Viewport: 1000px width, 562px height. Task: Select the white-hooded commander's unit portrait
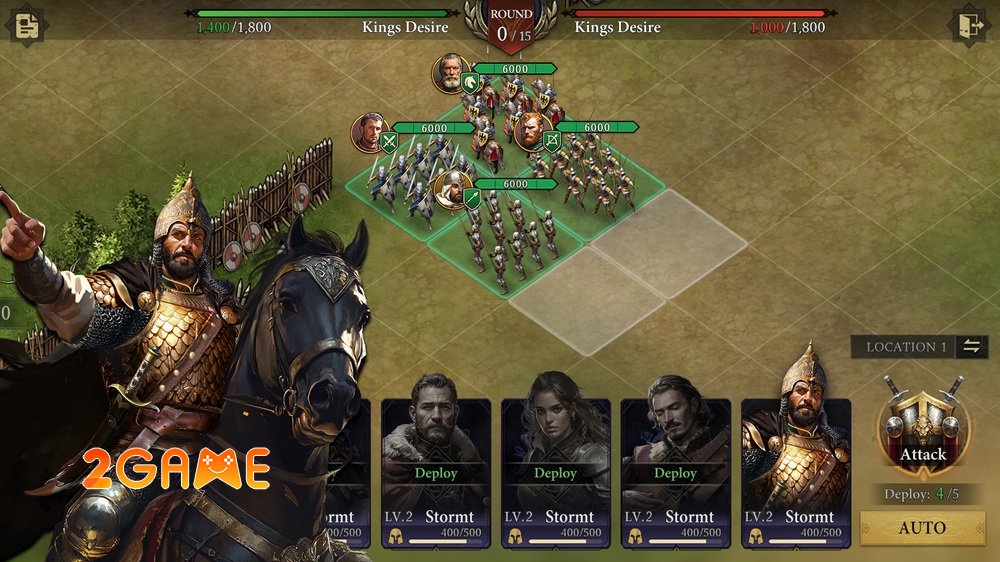pos(453,189)
